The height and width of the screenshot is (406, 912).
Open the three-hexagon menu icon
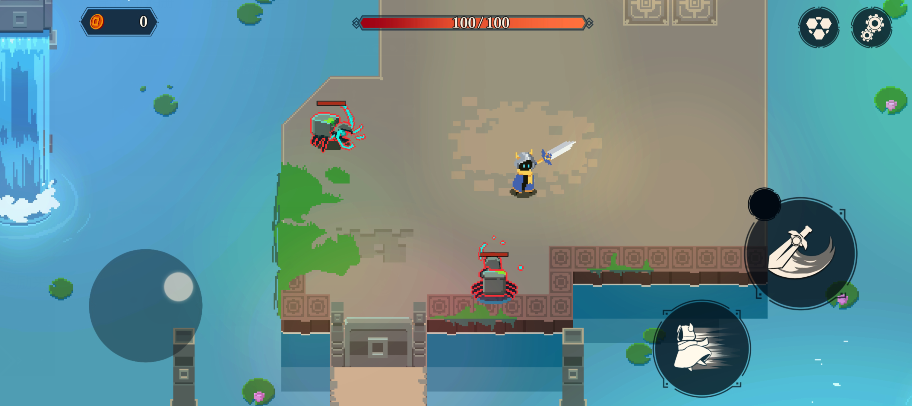click(x=819, y=27)
